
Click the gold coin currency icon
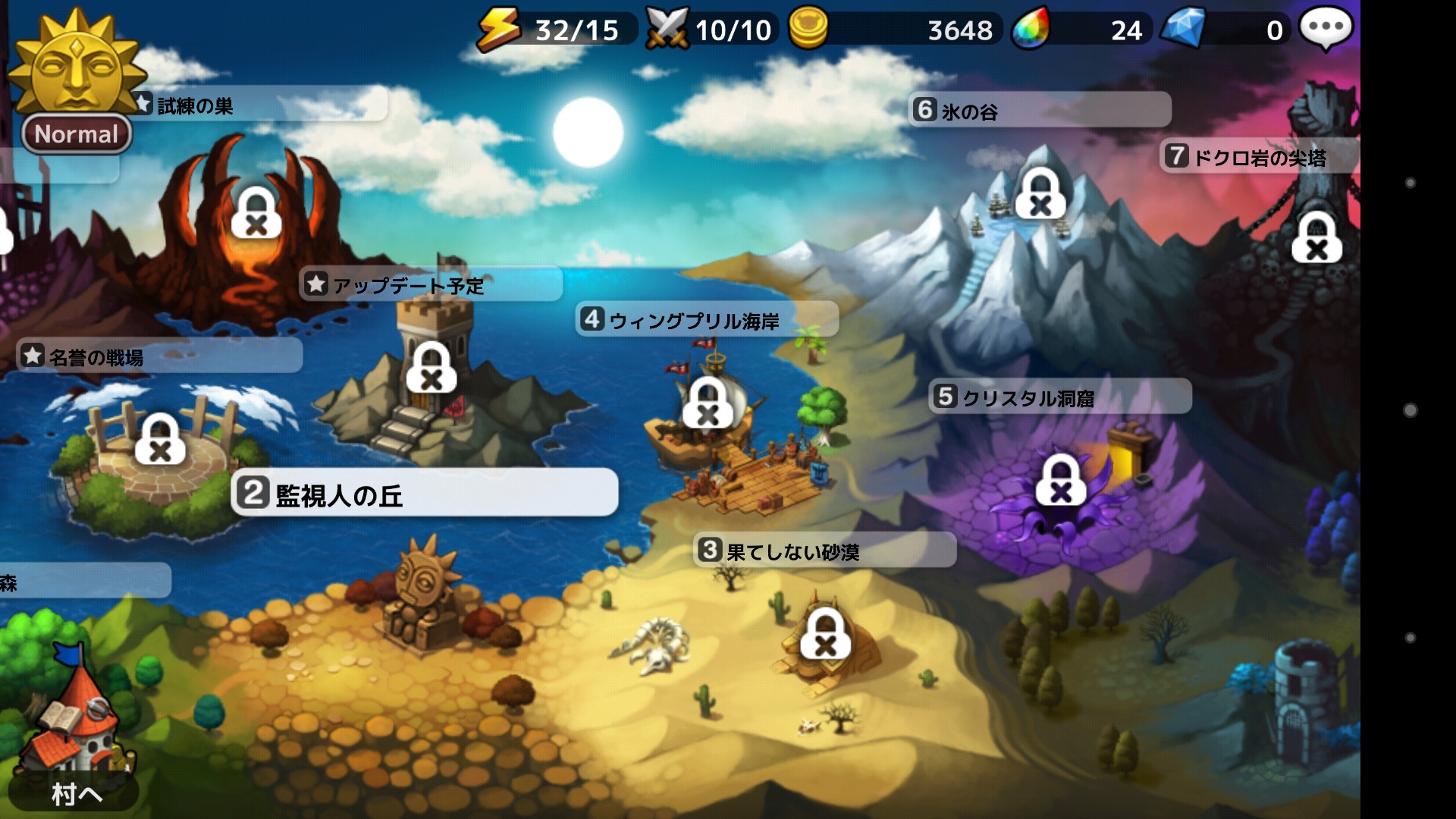(x=808, y=29)
